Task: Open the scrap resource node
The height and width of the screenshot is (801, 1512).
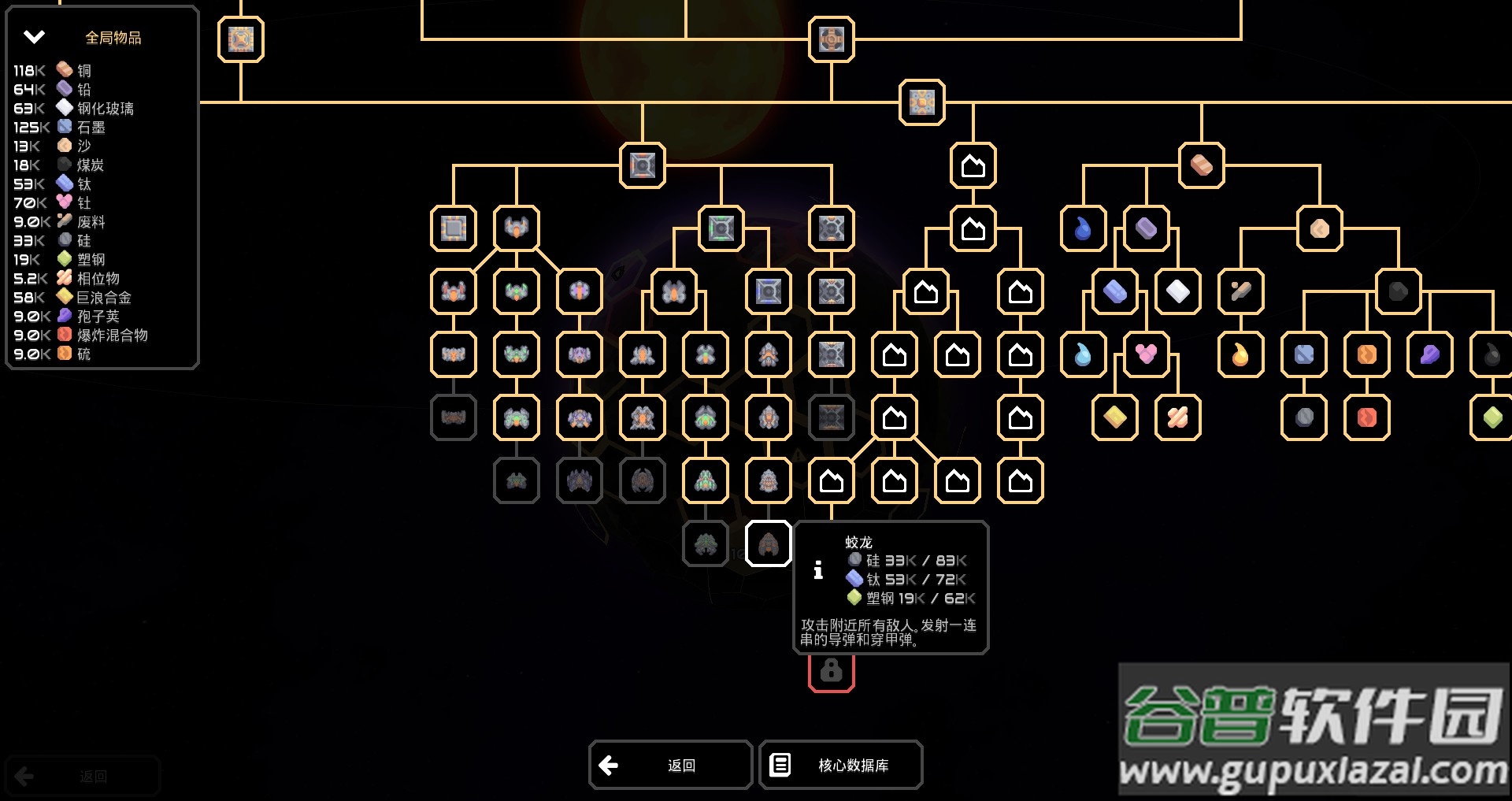Action: pyautogui.click(x=1240, y=291)
